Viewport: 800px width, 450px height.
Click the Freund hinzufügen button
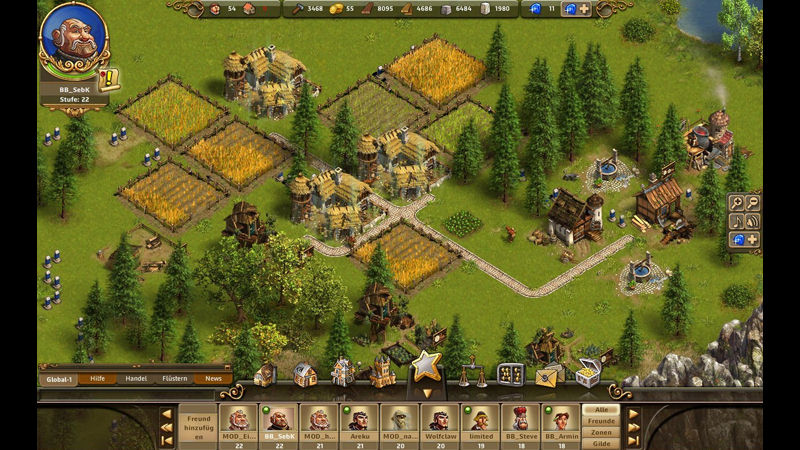coord(197,423)
